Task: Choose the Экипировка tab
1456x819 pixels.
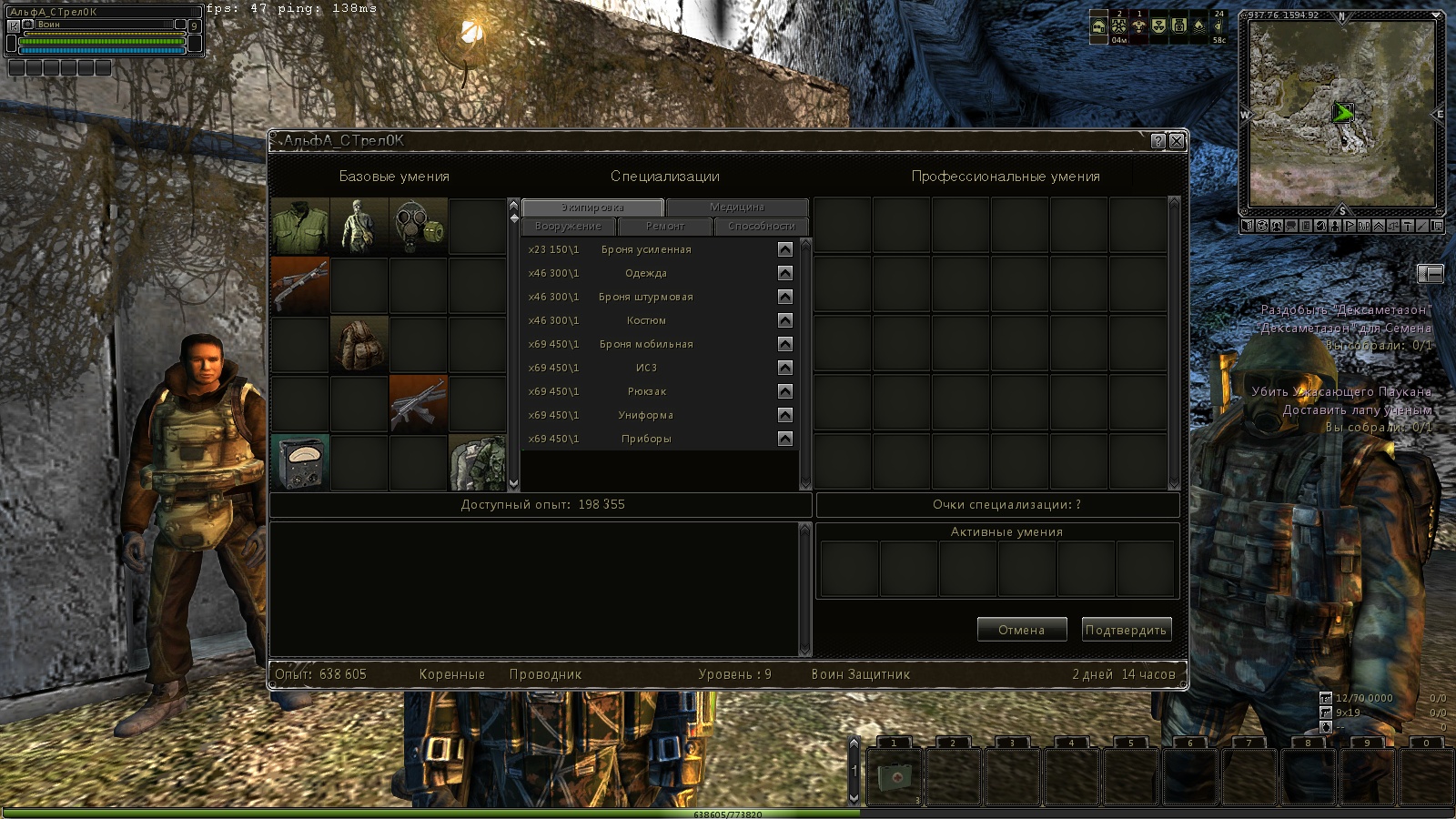Action: [592, 207]
